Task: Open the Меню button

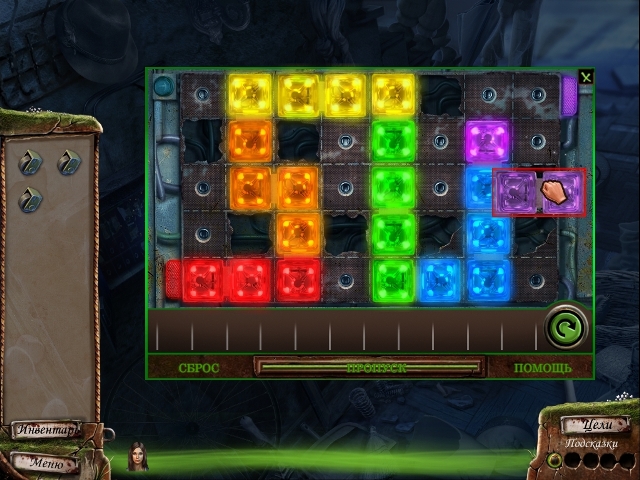Action: (47, 463)
